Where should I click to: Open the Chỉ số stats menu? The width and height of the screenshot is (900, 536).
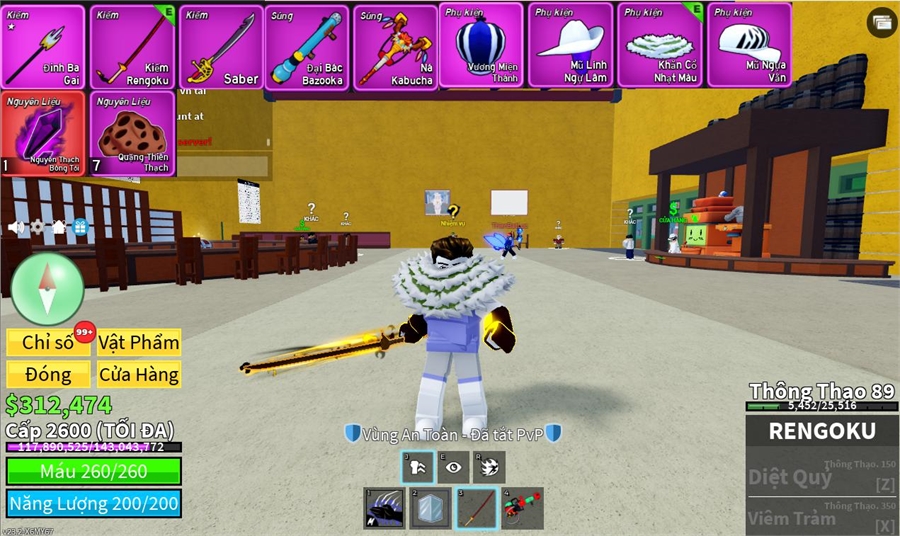point(48,342)
